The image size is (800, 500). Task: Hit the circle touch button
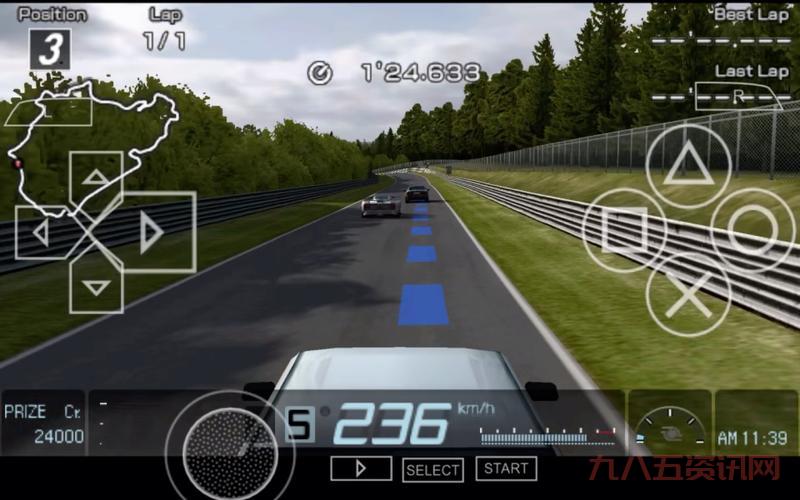pyautogui.click(x=752, y=230)
